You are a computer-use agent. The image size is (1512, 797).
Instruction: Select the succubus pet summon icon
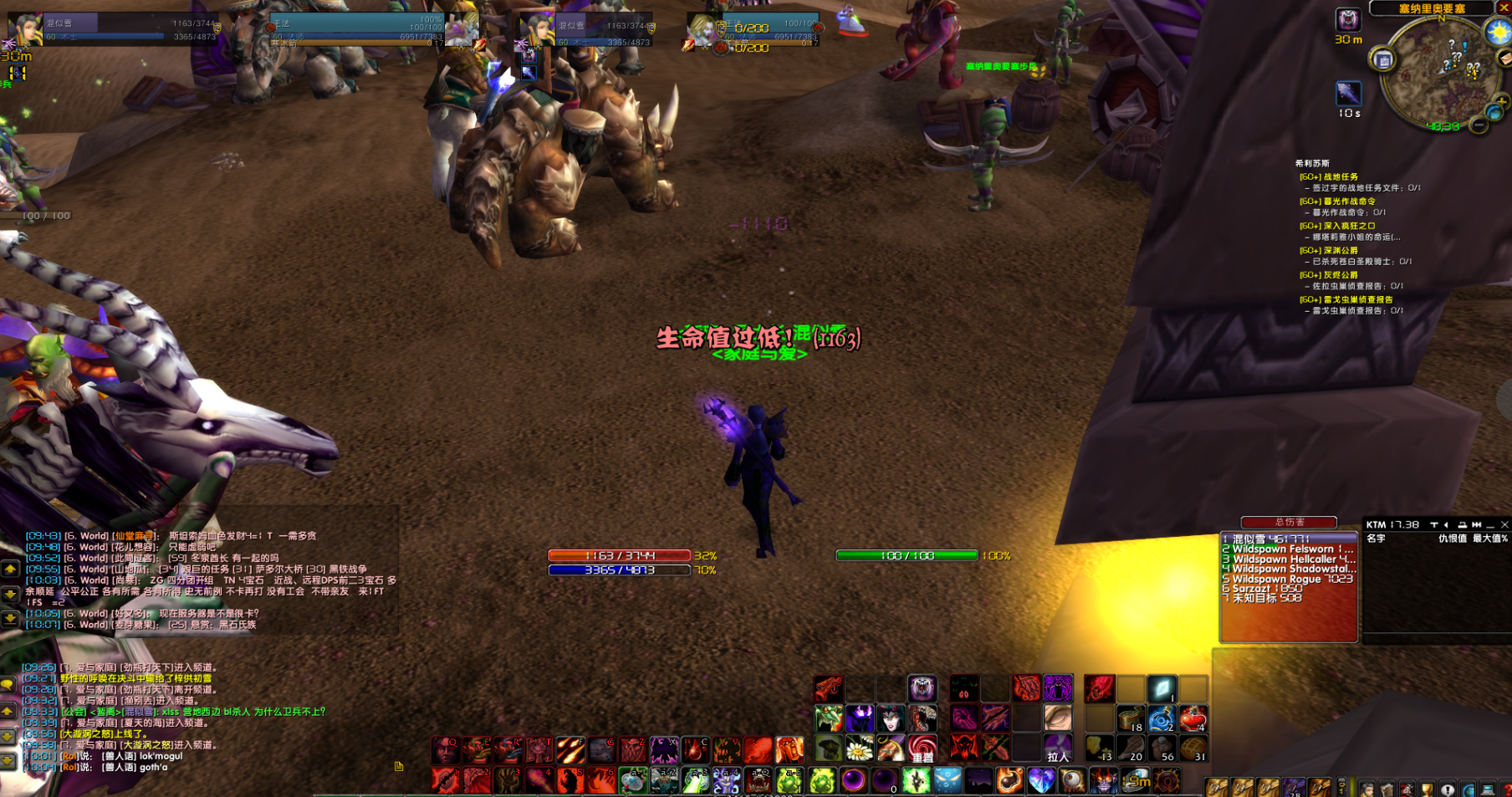pos(891,718)
